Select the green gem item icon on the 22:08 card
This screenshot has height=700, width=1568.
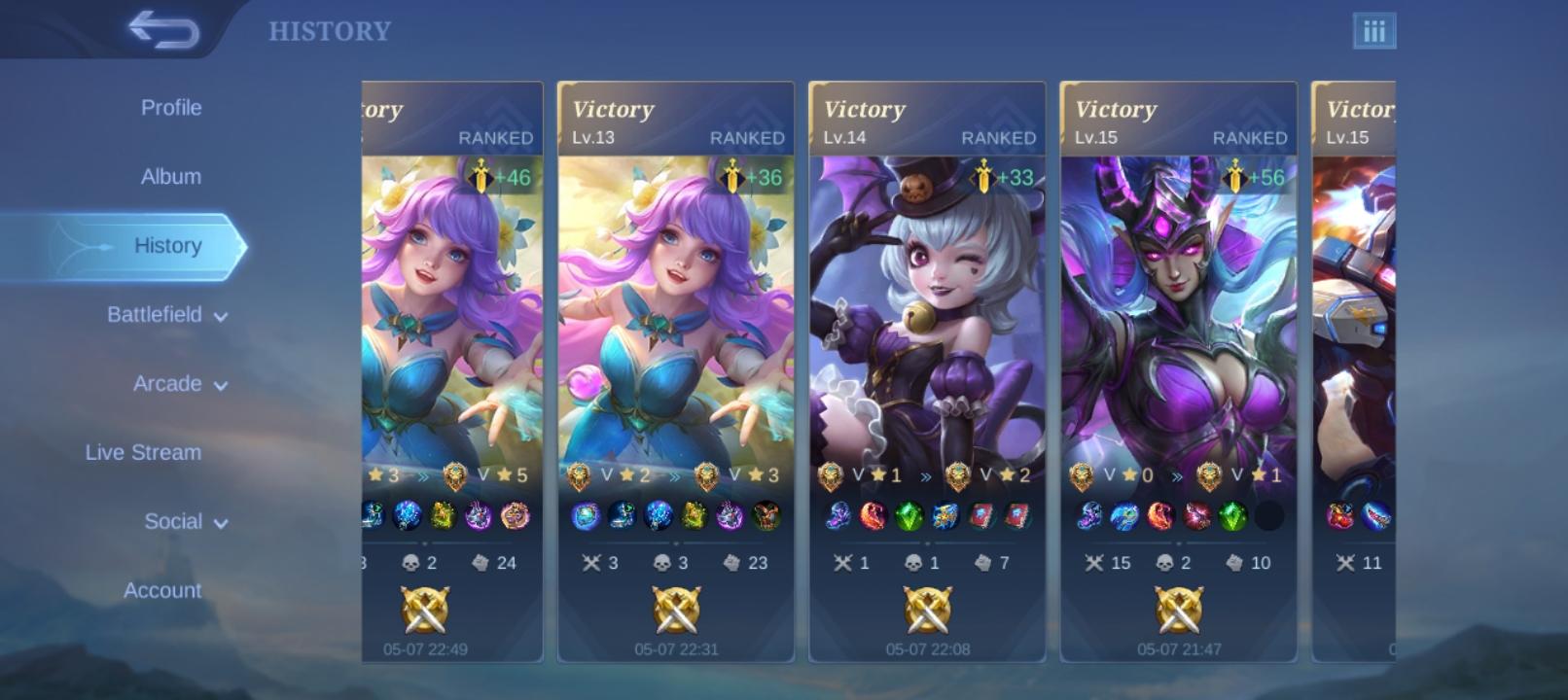coord(909,517)
